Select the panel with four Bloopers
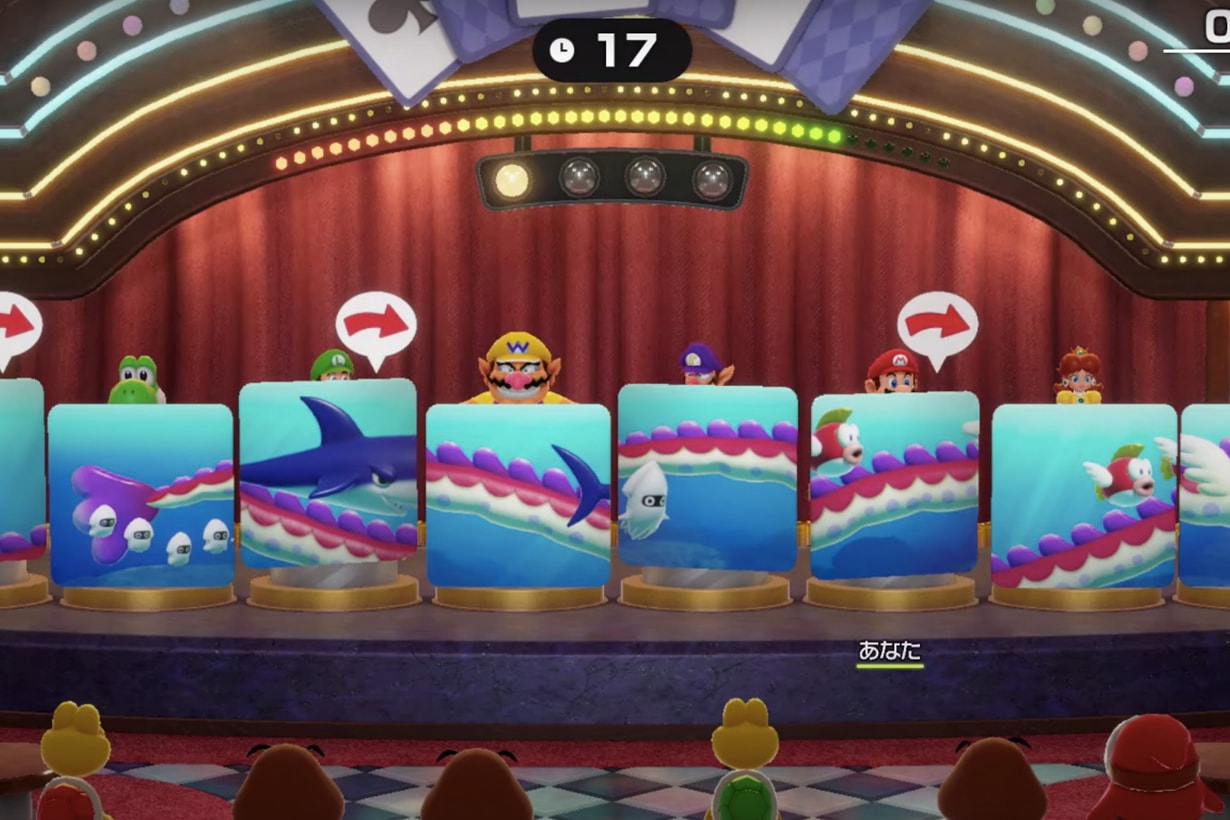This screenshot has width=1230, height=820. point(140,495)
